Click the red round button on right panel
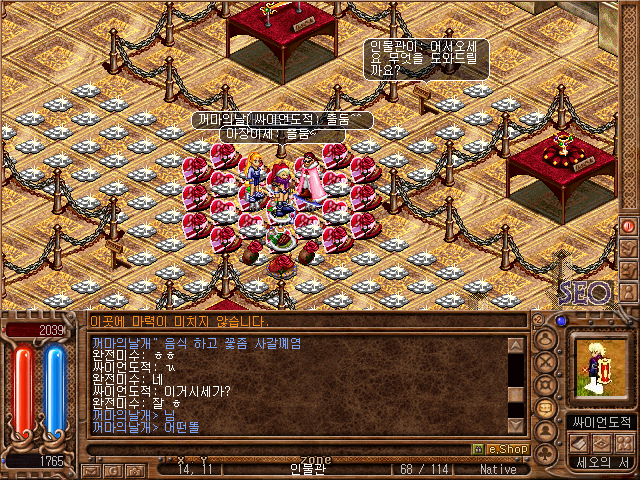Image resolution: width=640 pixels, height=480 pixels. 629,226
